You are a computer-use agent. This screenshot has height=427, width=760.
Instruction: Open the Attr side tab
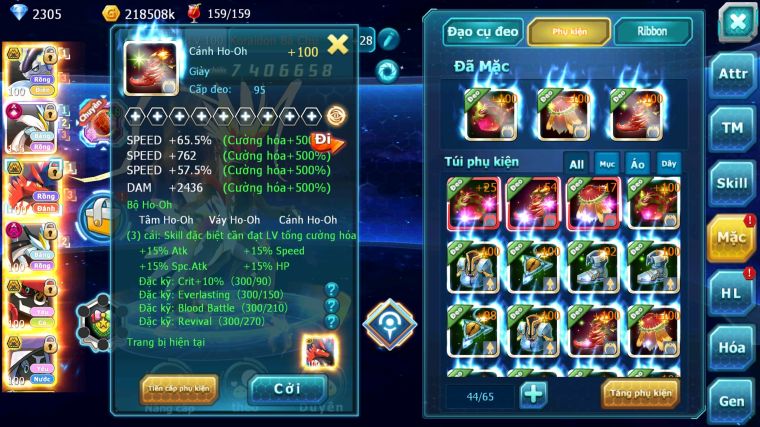tap(732, 73)
